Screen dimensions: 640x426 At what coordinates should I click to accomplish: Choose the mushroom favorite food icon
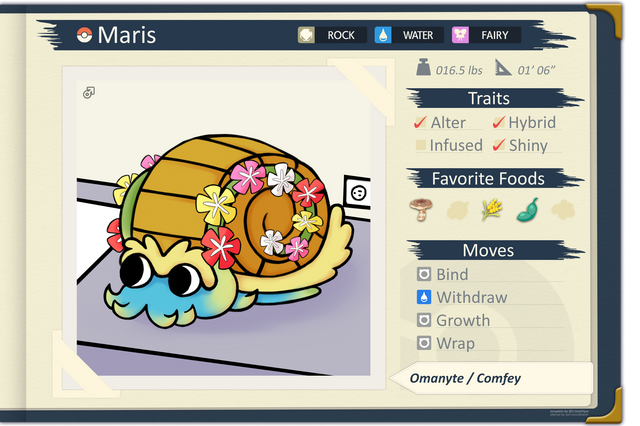(421, 208)
